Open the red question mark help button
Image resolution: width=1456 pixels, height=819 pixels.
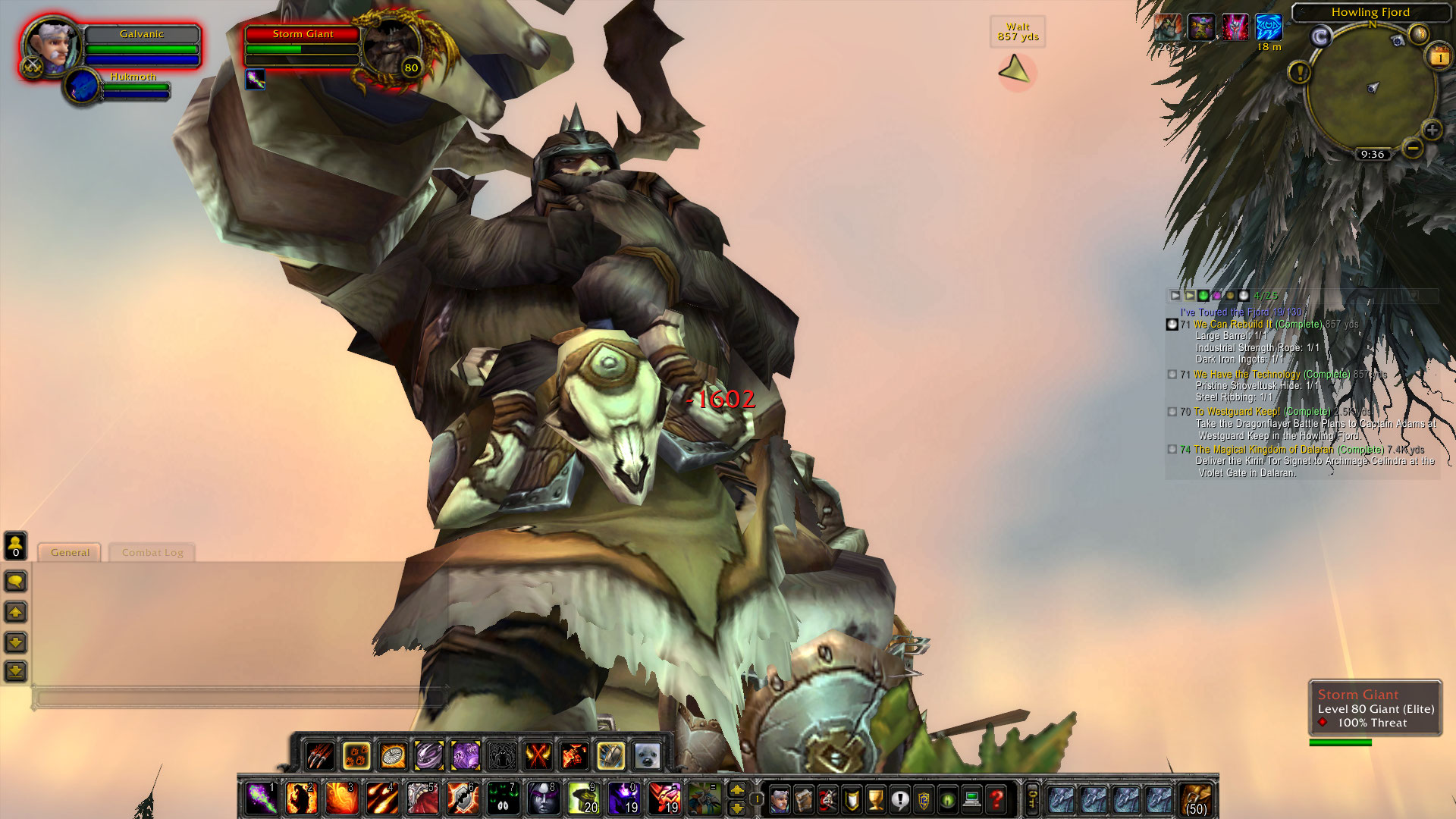coord(996,799)
